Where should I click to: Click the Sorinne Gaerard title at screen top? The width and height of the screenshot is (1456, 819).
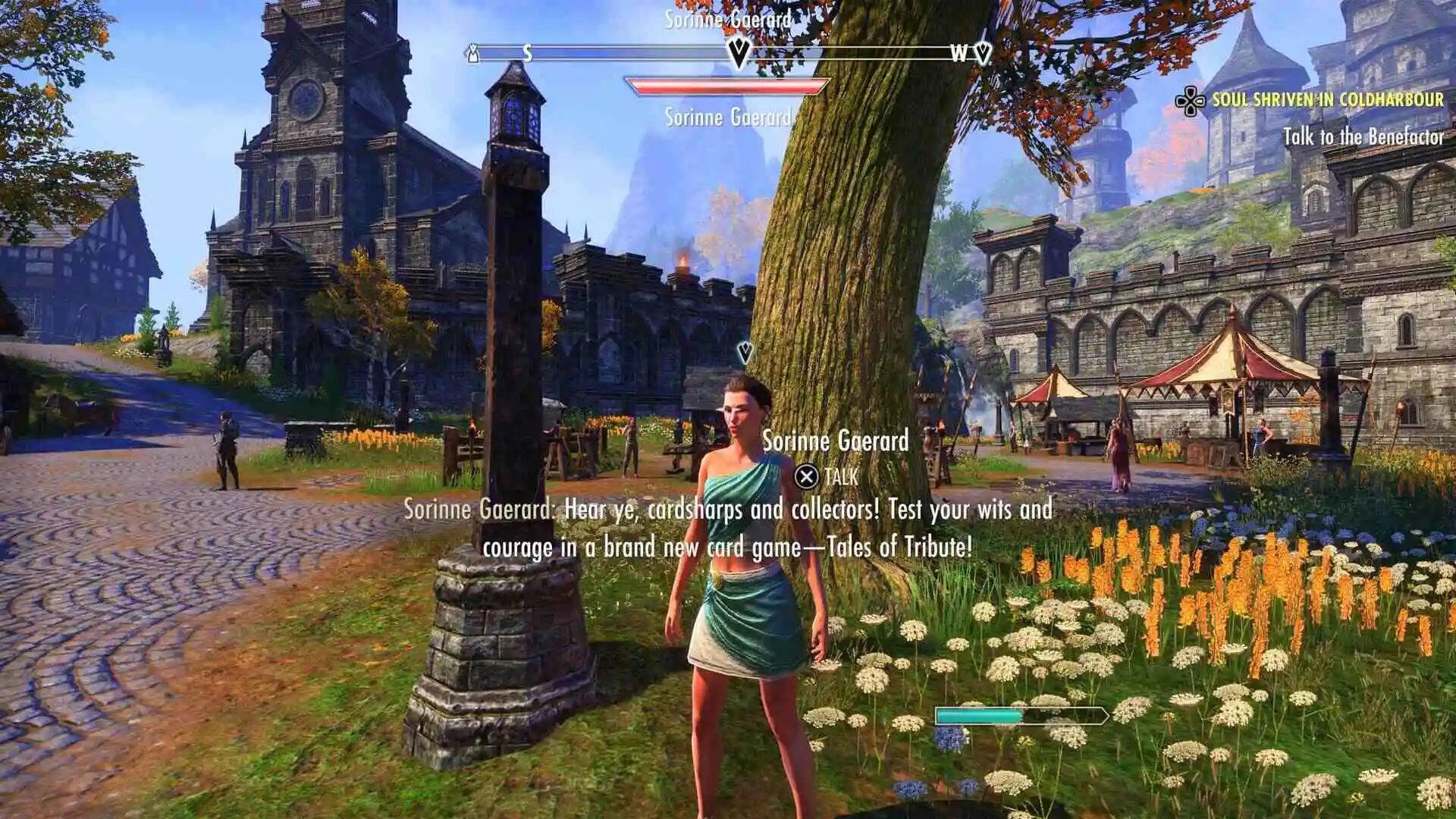729,20
